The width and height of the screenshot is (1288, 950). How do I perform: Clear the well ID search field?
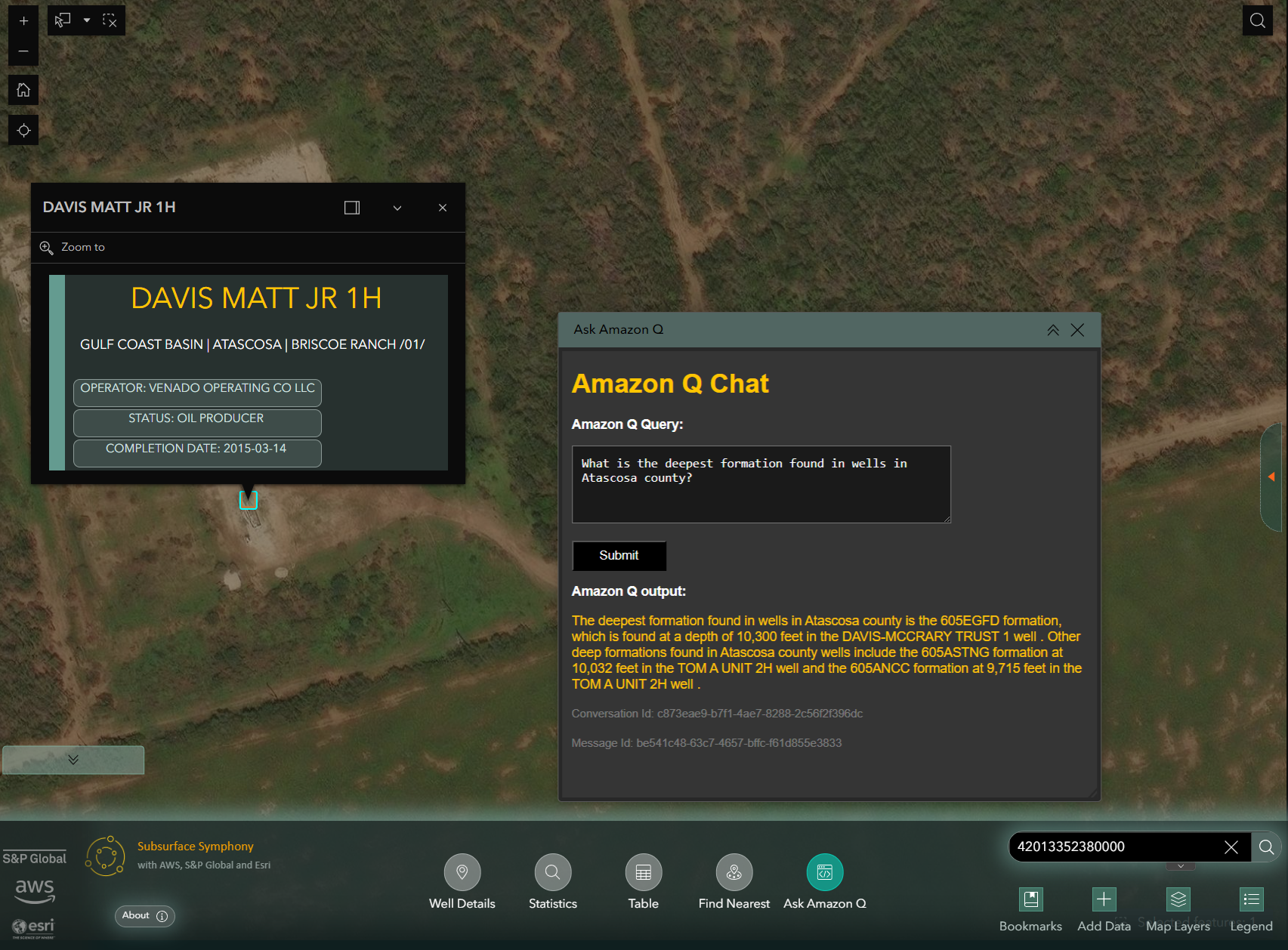coord(1231,847)
